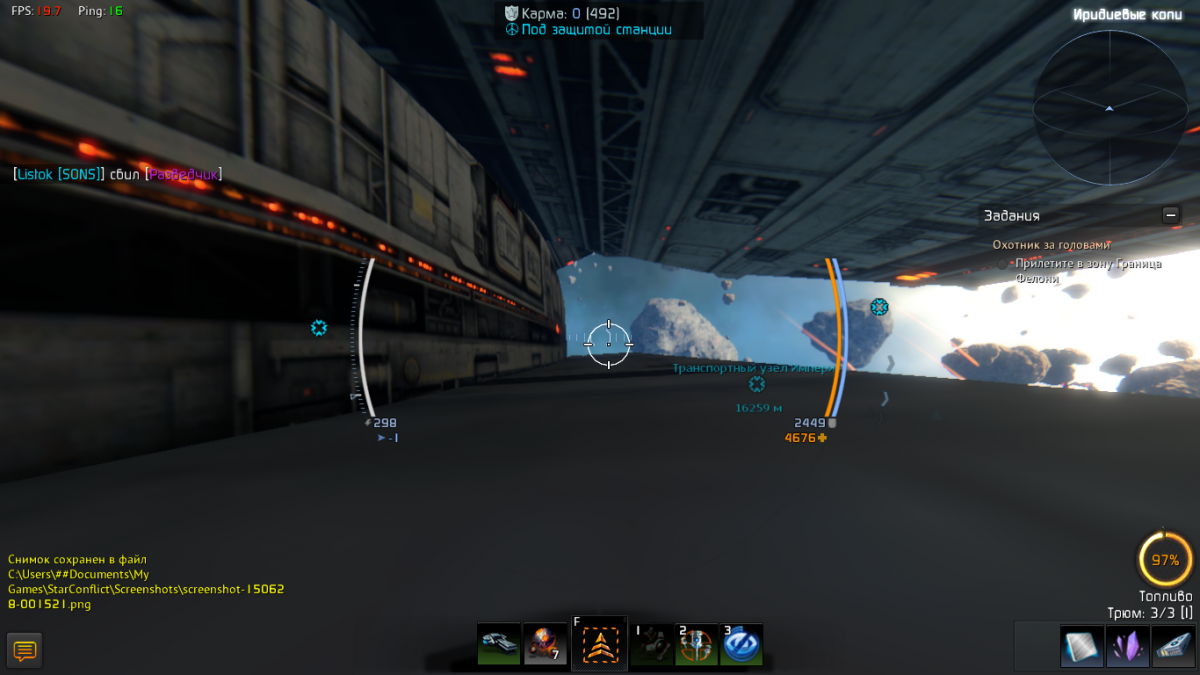Select the metal plate cargo item
Viewport: 1200px width, 675px height.
coord(1081,646)
